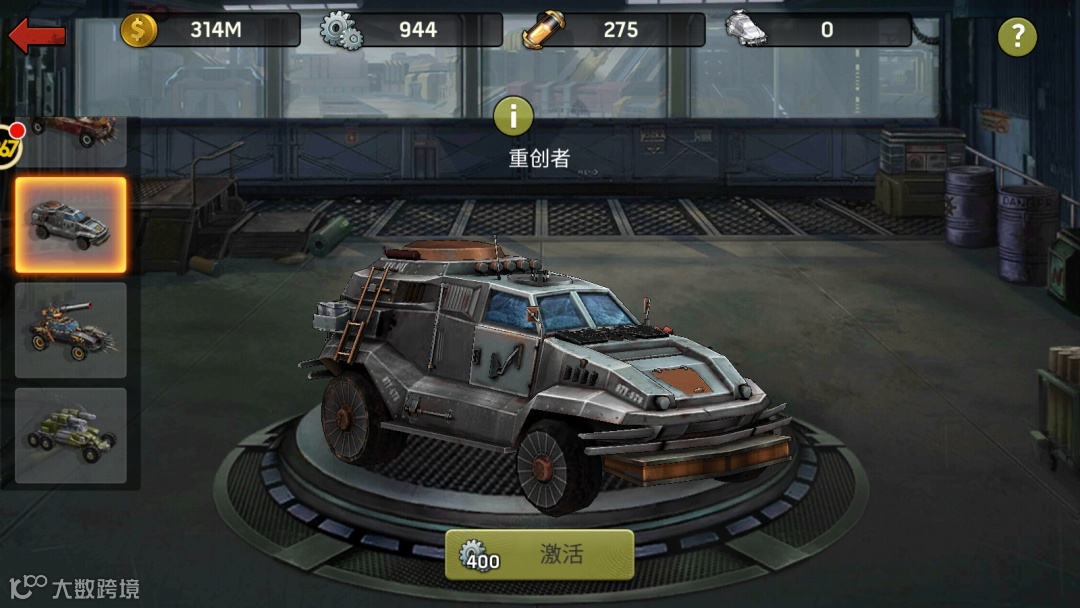
Task: Open the yellow question mark help
Action: point(1017,37)
